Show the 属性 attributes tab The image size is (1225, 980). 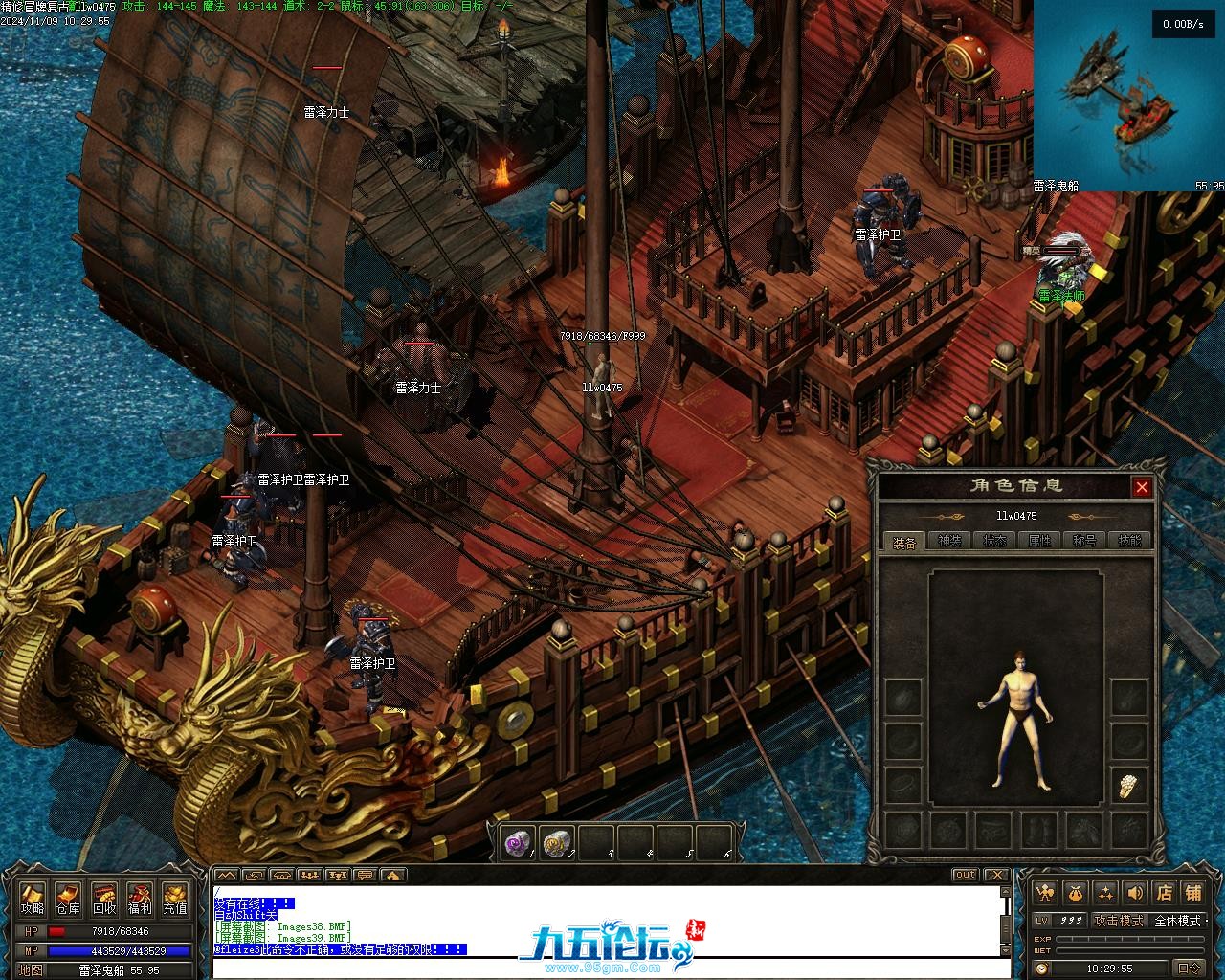(x=1039, y=541)
